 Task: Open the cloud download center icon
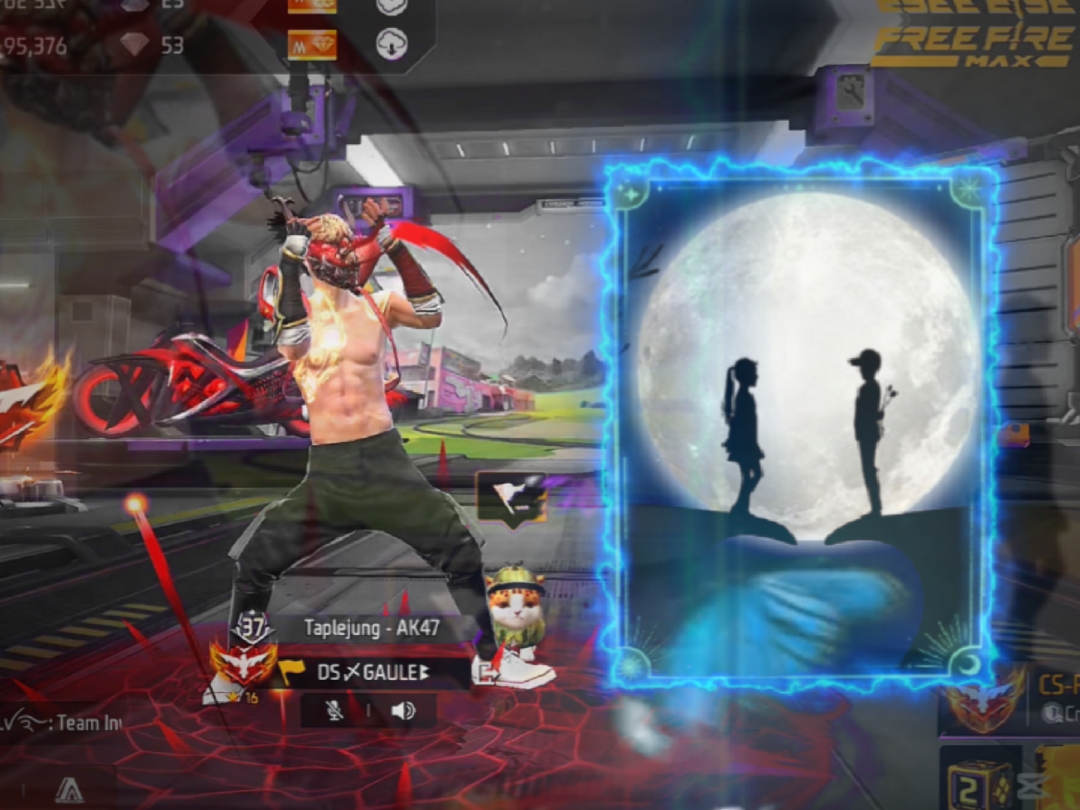pyautogui.click(x=391, y=44)
